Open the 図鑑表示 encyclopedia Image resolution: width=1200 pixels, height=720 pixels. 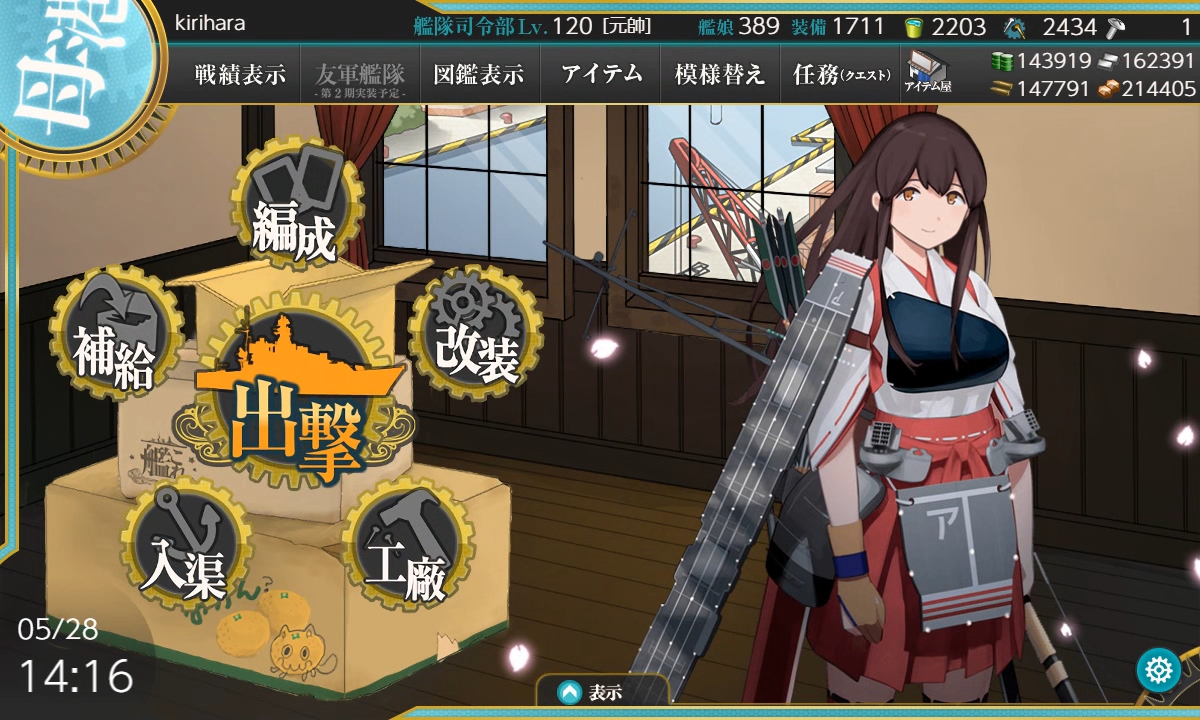click(479, 74)
